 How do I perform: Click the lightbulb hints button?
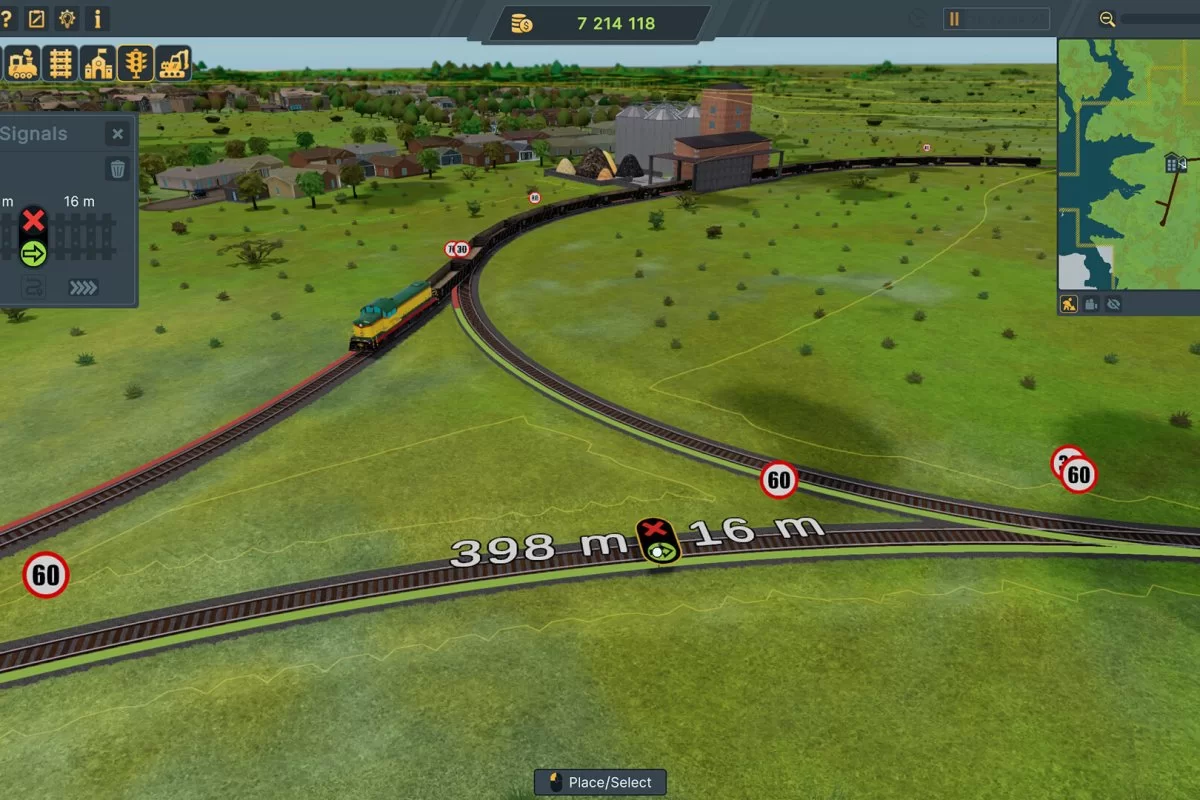click(67, 18)
